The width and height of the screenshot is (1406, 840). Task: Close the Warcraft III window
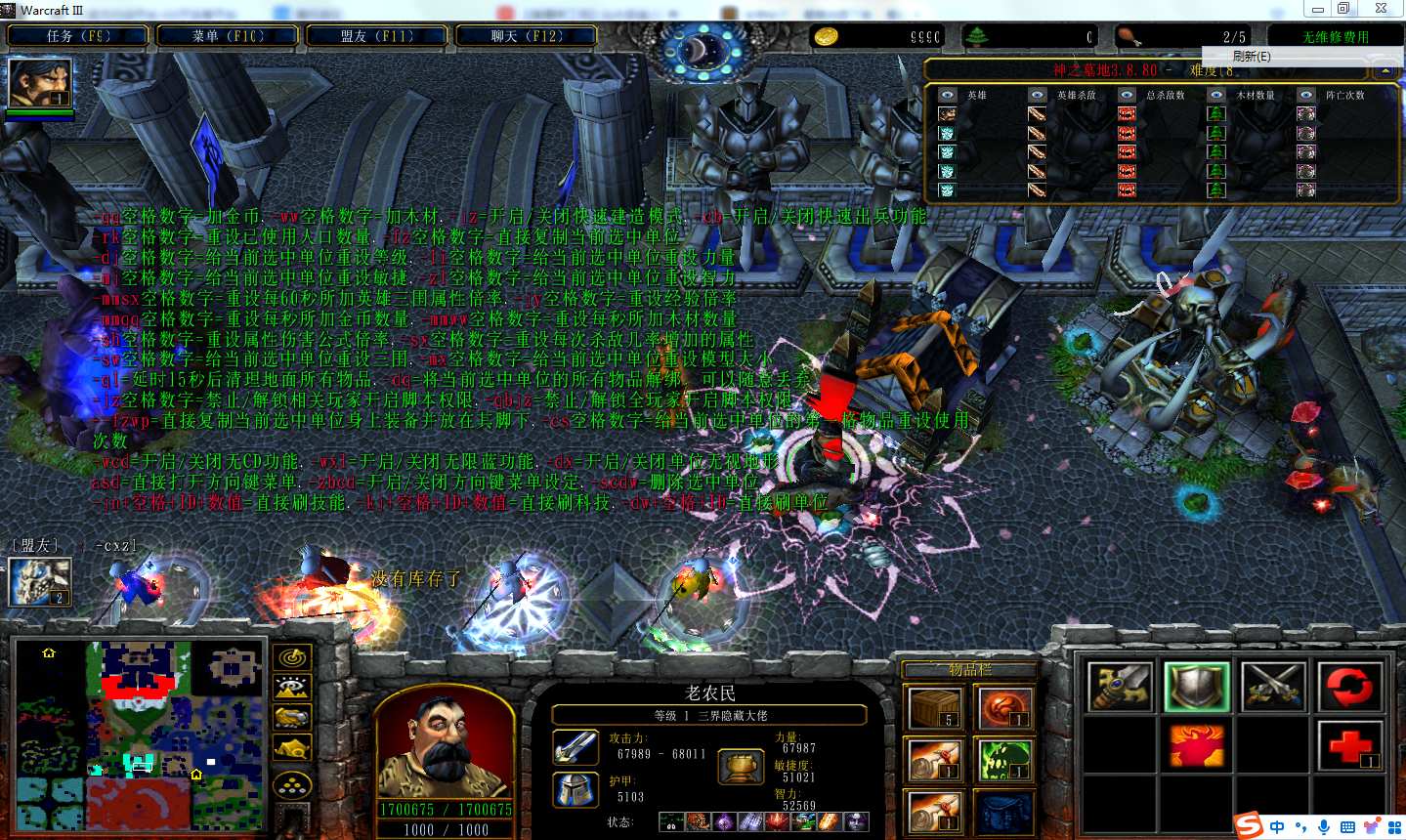pos(1381,9)
